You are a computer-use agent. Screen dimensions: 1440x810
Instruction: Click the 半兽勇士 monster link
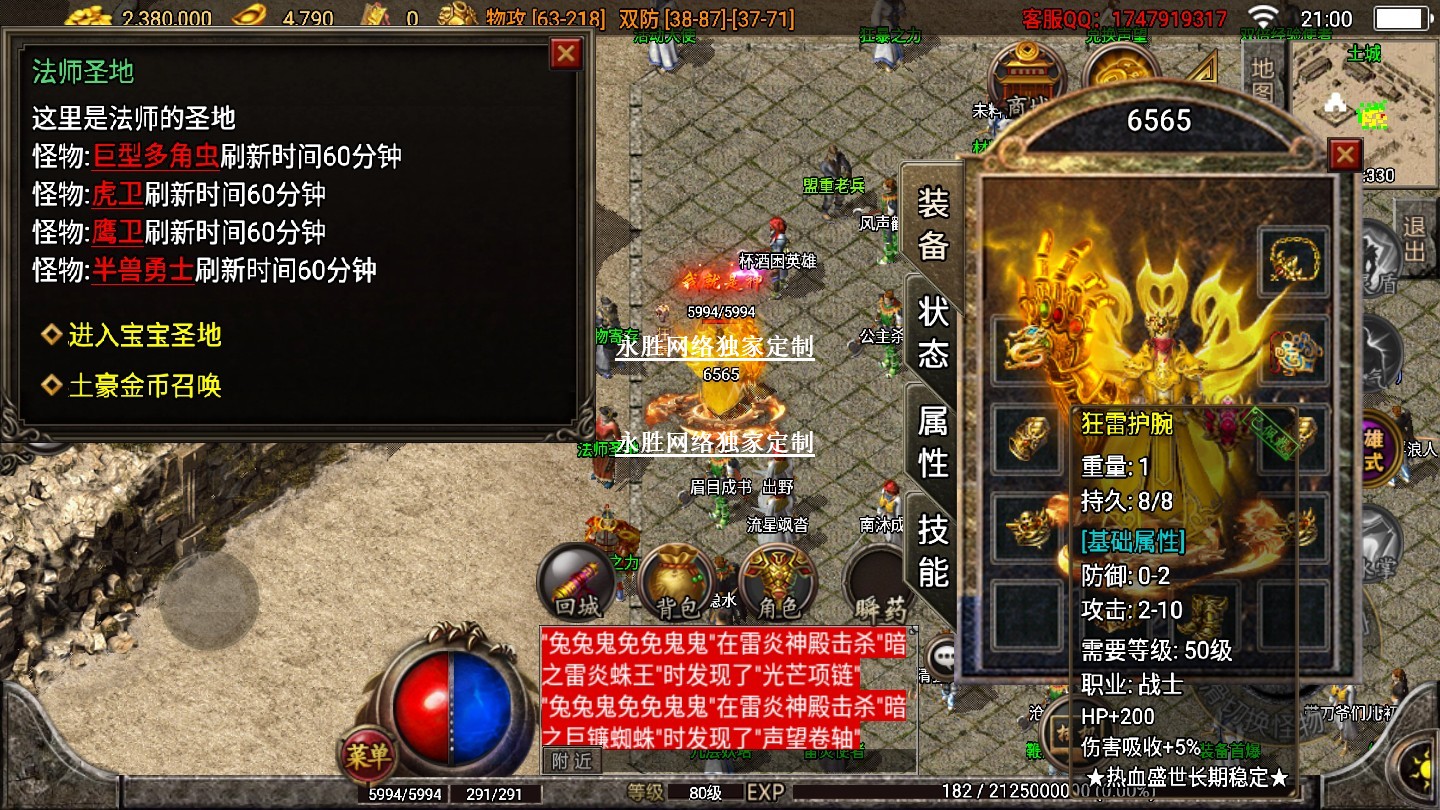[143, 270]
